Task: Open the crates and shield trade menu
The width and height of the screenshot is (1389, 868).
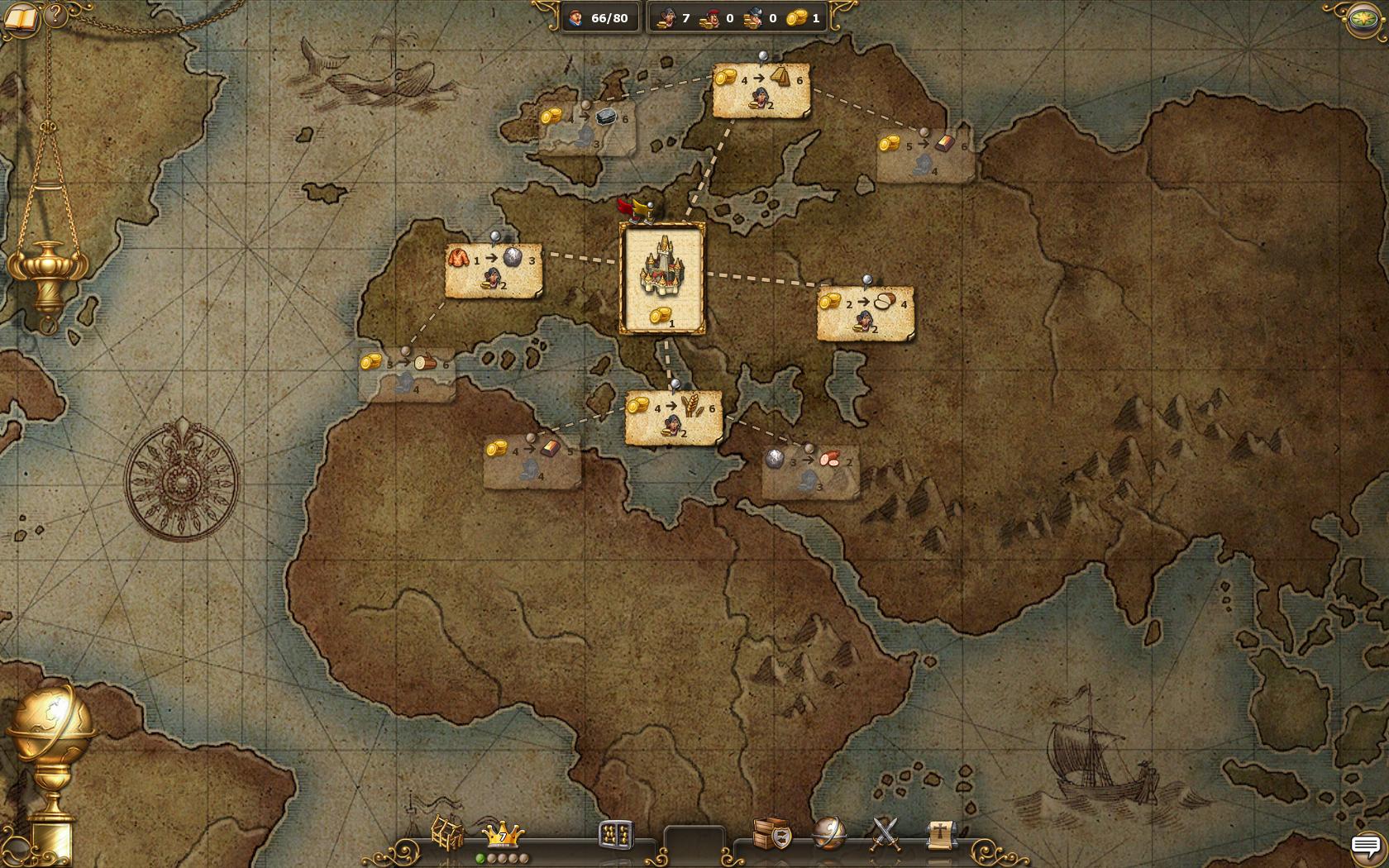Action: 772,833
